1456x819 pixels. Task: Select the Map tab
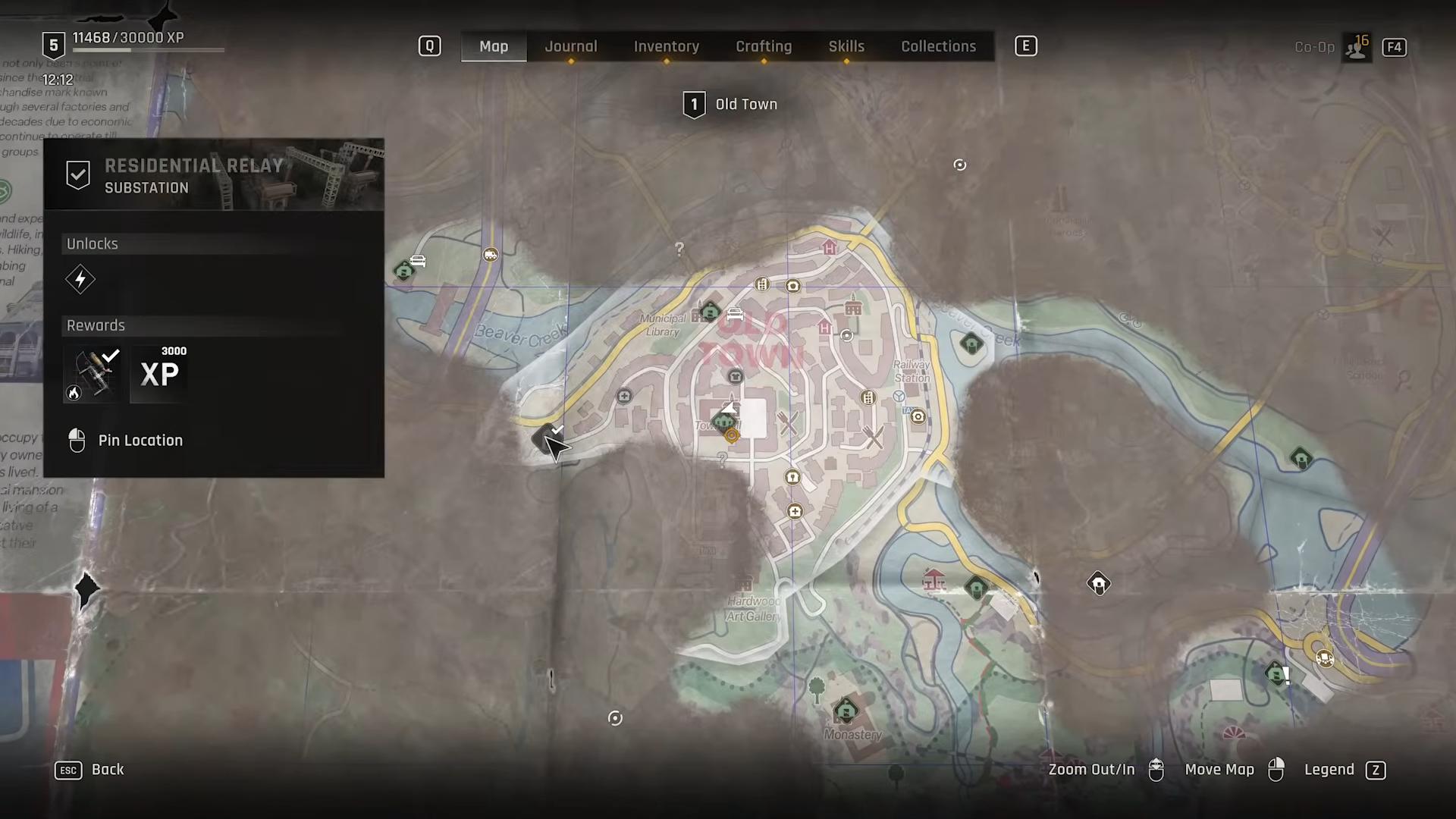[x=494, y=46]
